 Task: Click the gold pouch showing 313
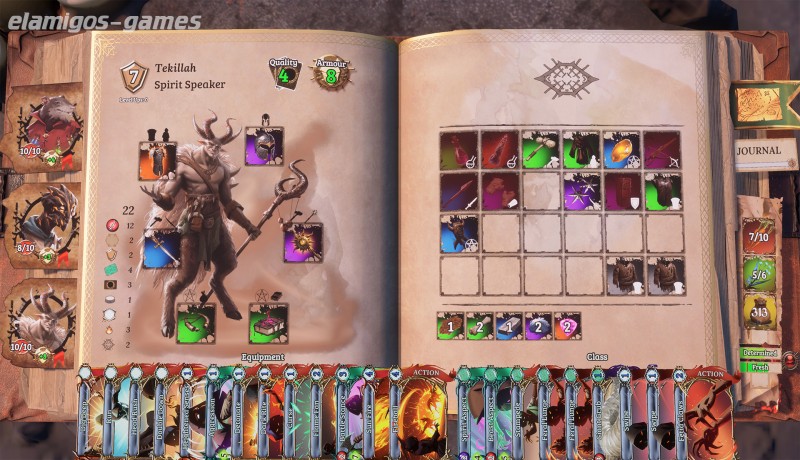click(759, 312)
